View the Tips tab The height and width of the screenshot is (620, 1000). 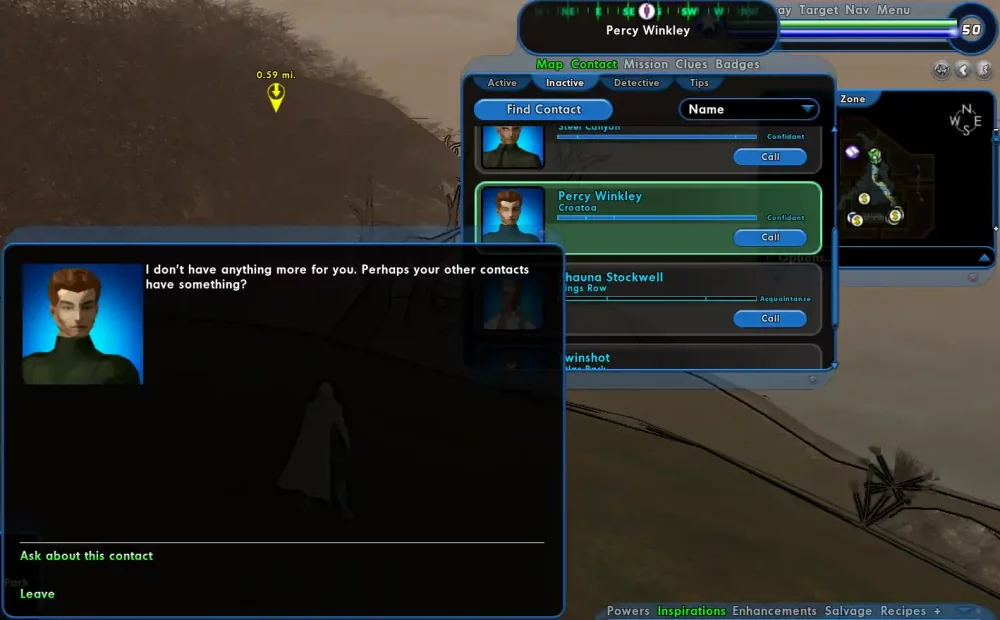coord(699,83)
